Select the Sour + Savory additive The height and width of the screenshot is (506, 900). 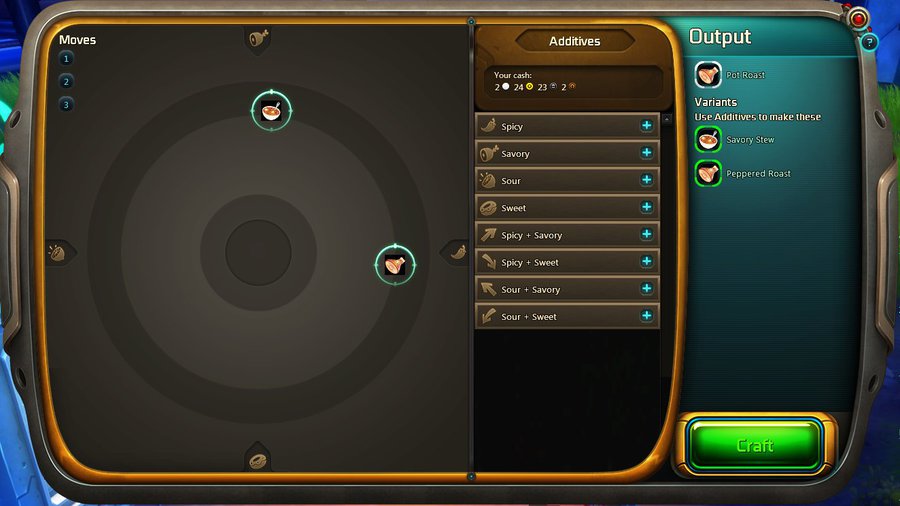tap(646, 289)
